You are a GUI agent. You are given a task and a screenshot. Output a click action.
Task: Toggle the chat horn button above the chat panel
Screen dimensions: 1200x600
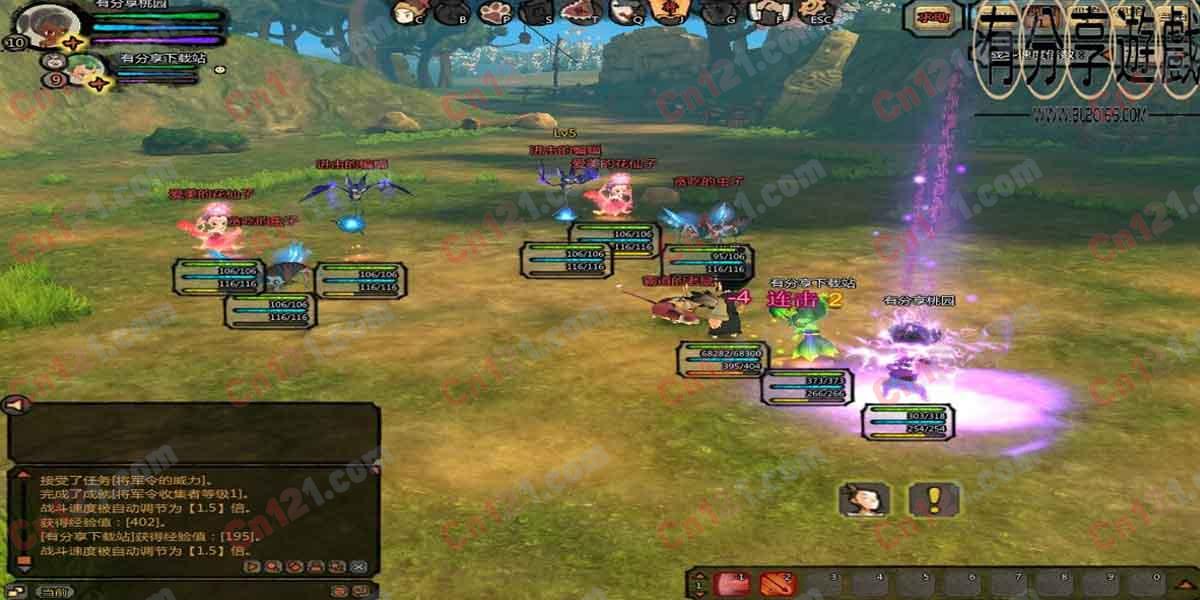[x=13, y=405]
